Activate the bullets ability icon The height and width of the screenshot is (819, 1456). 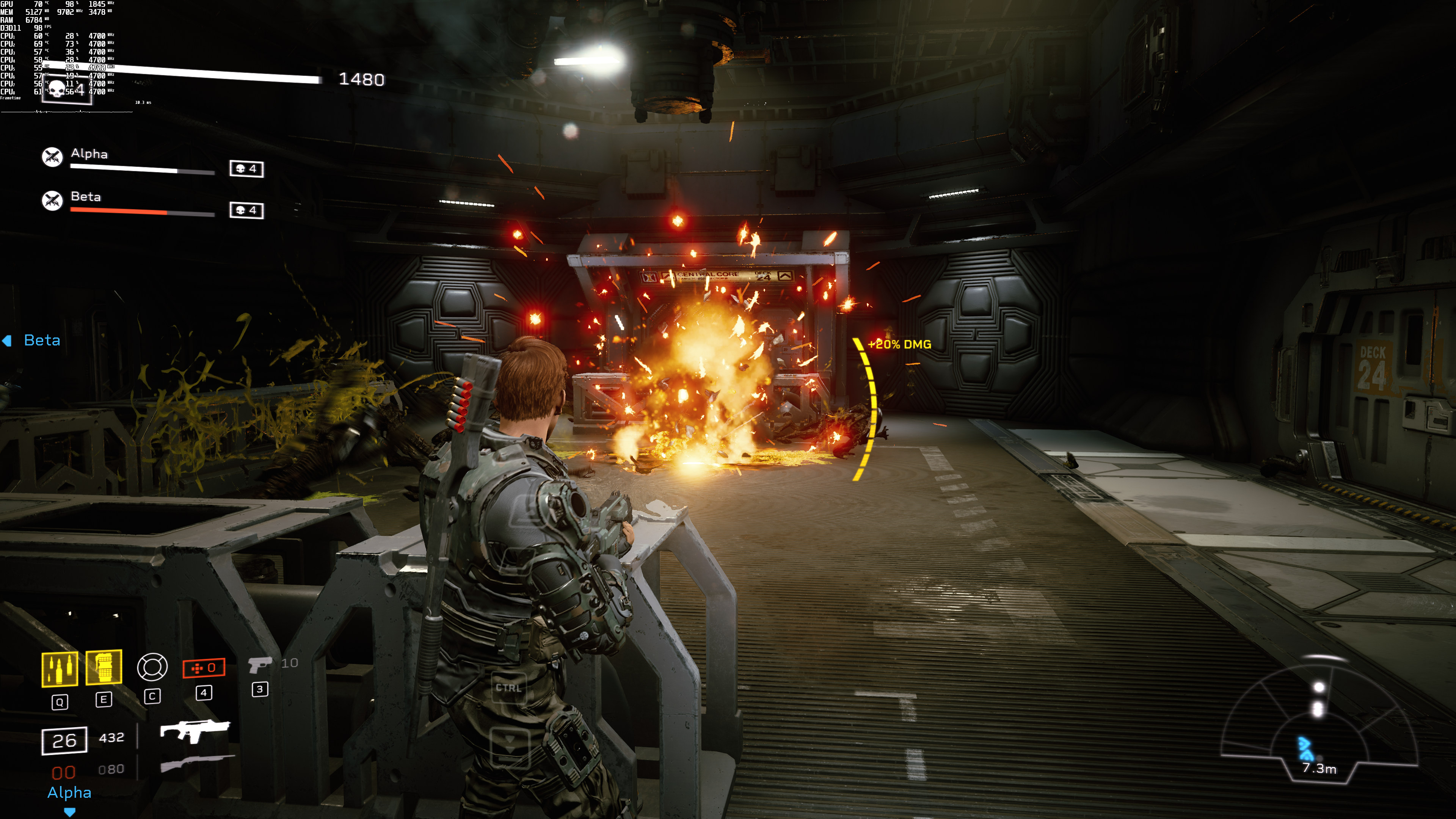pos(60,668)
